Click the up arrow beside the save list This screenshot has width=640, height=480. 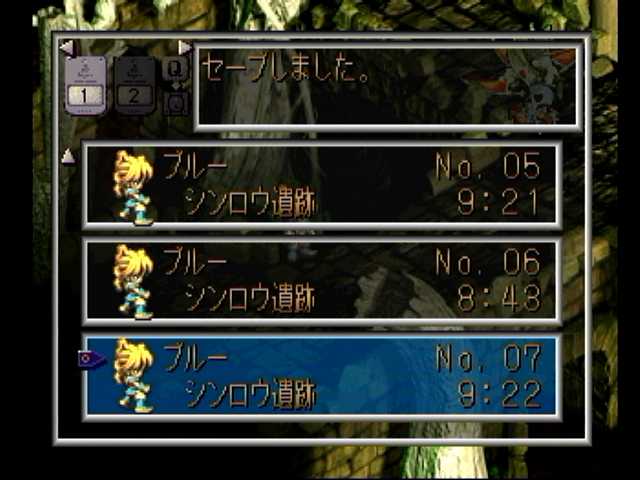point(67,155)
